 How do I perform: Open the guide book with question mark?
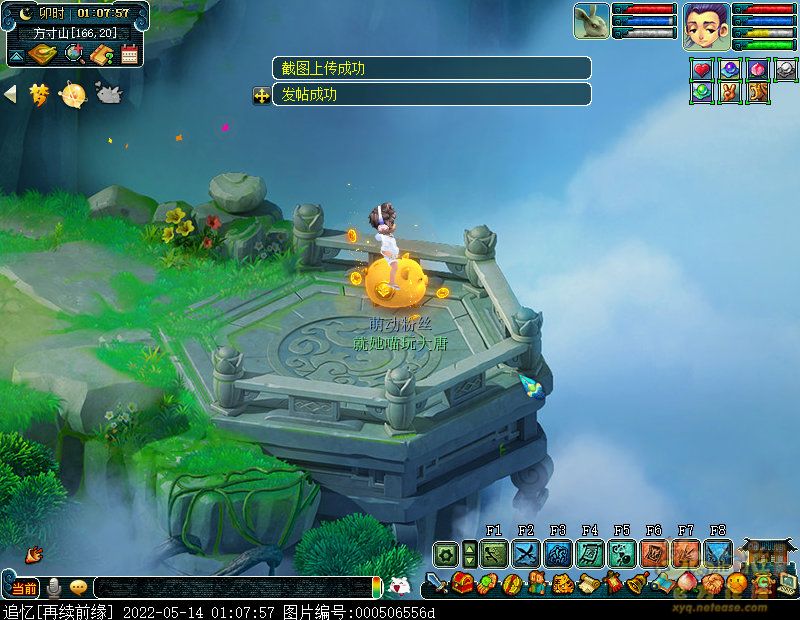tap(101, 54)
